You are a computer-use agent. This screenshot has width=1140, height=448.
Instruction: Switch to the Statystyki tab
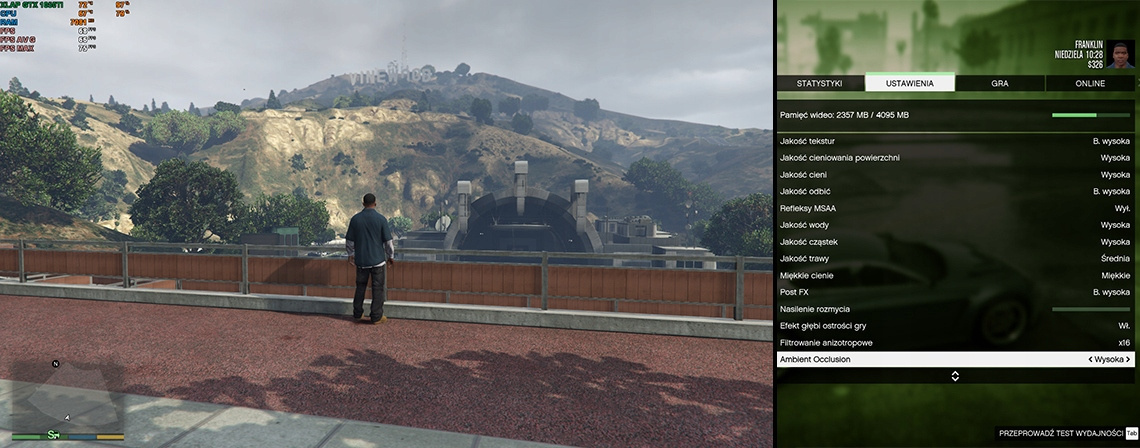pos(820,84)
